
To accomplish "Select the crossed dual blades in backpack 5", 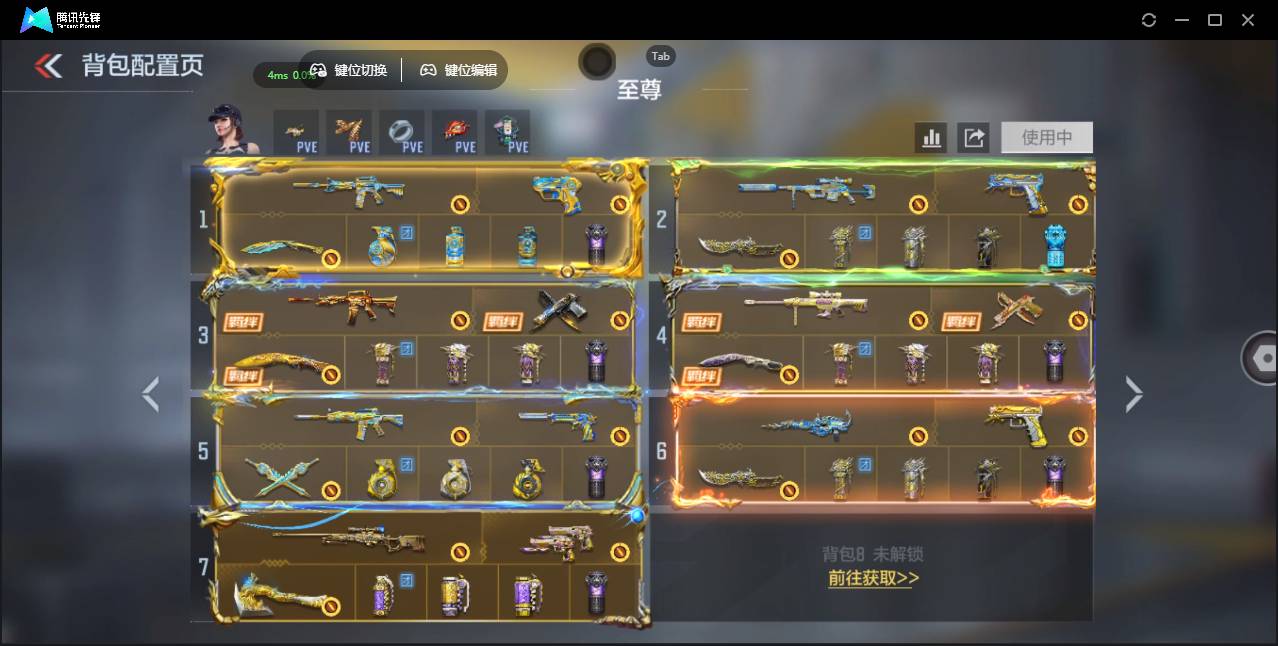I will pyautogui.click(x=281, y=477).
